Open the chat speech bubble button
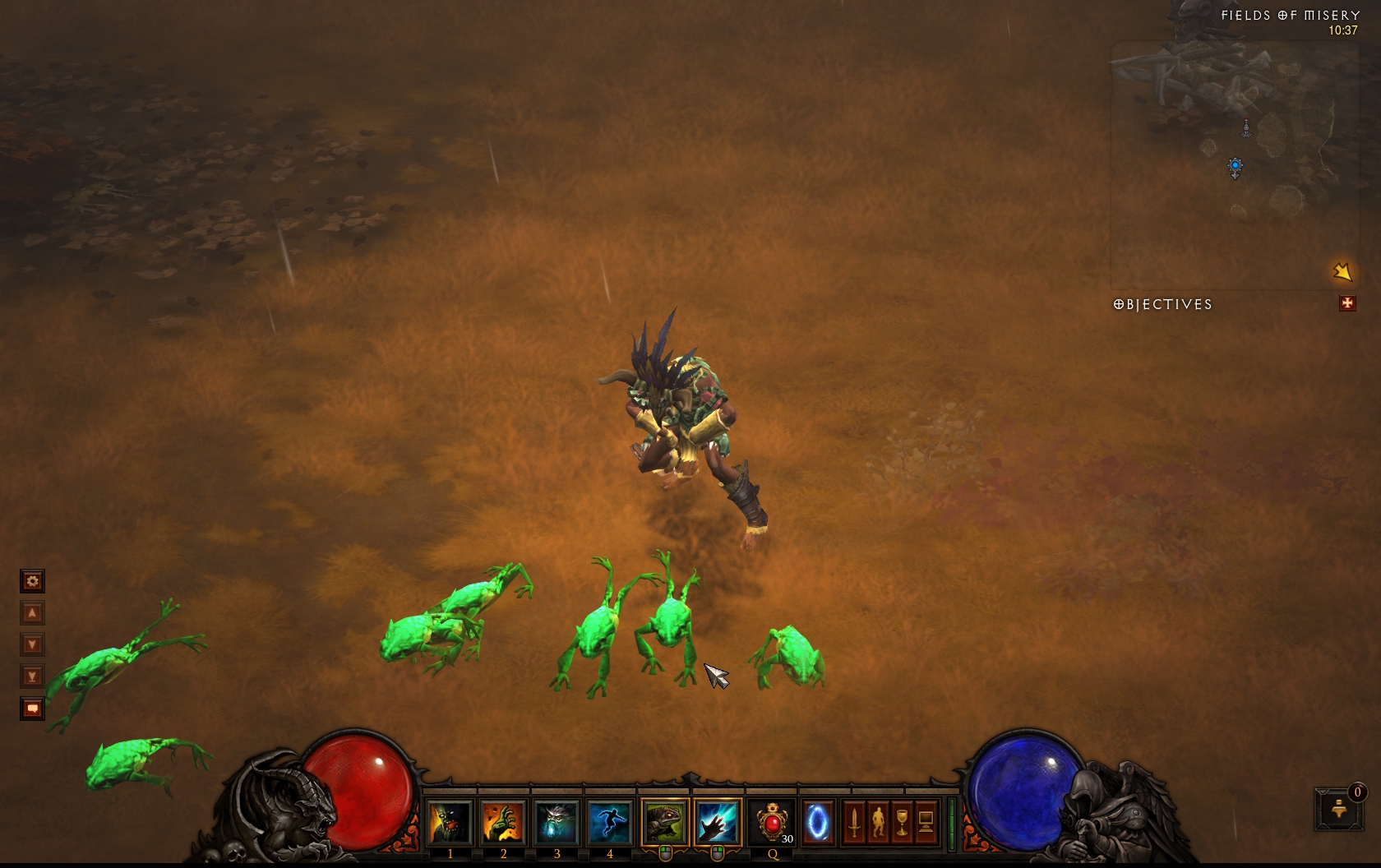1381x868 pixels. (32, 708)
